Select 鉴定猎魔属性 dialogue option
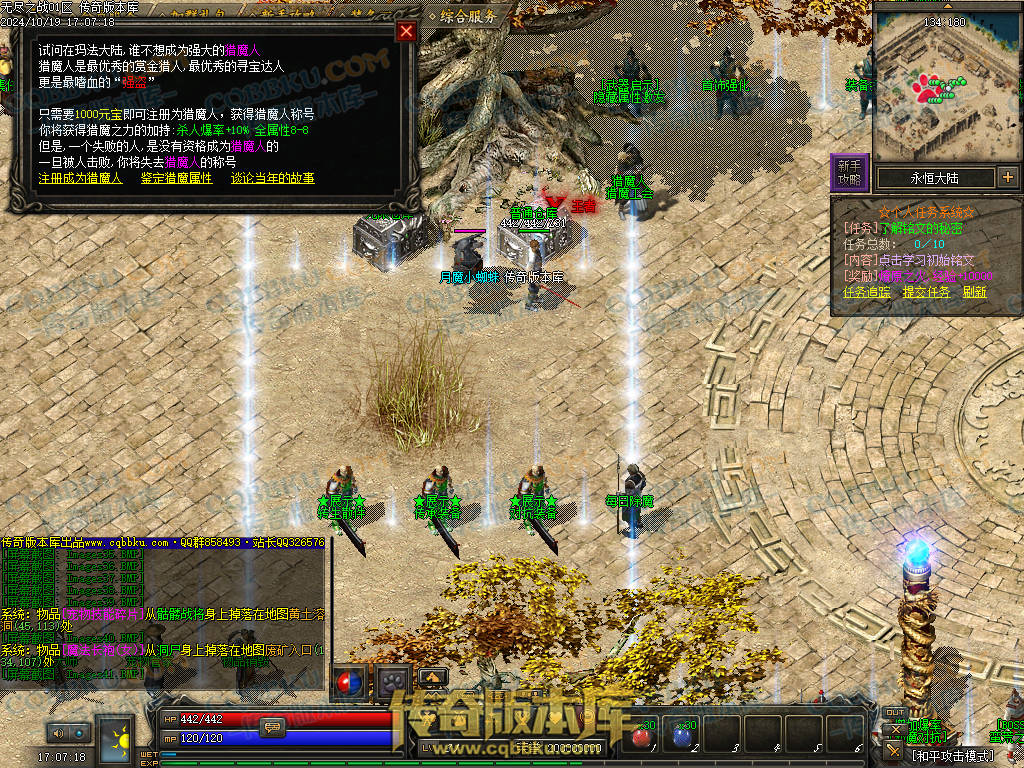 (x=175, y=178)
